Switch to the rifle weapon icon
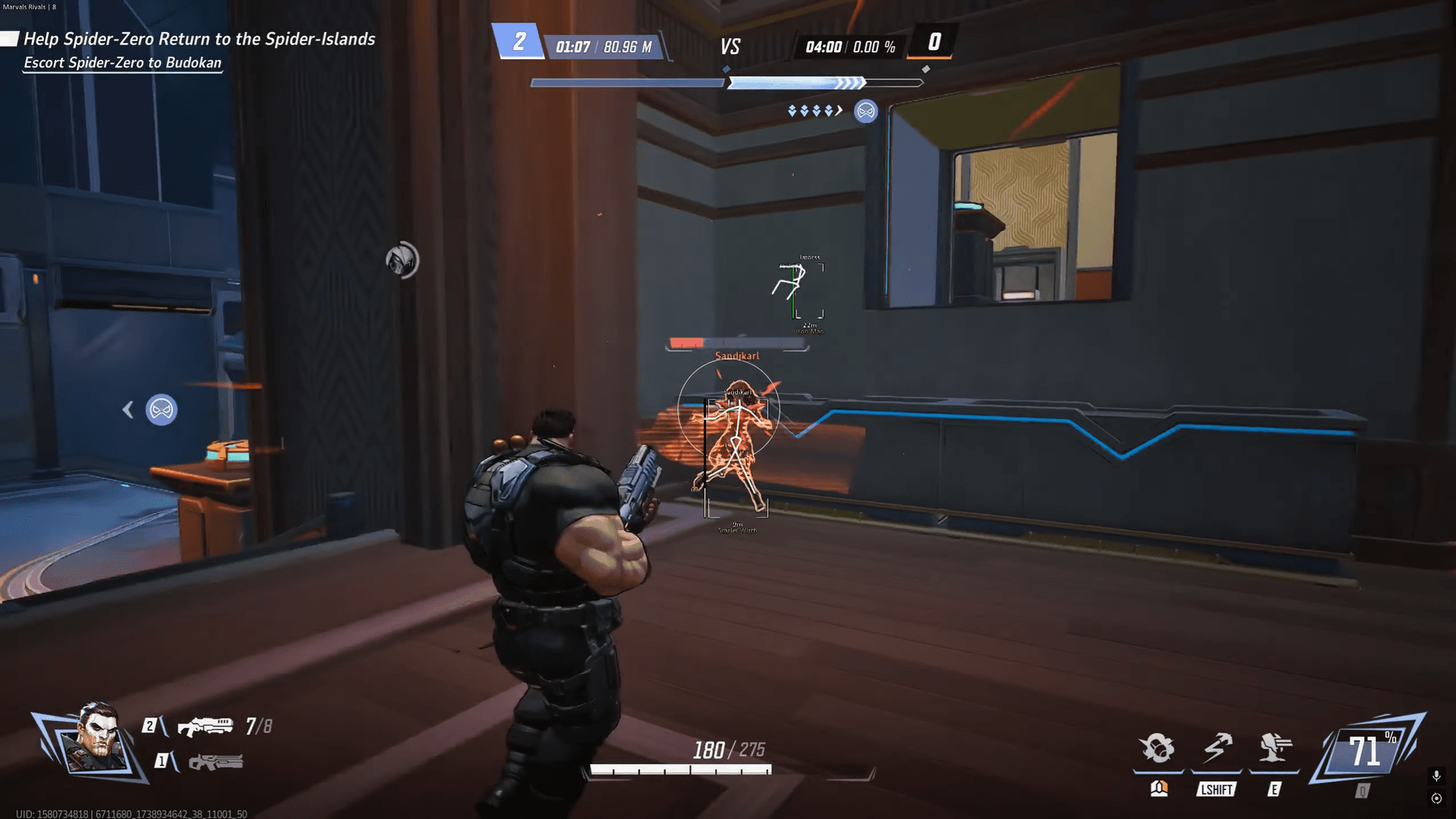The width and height of the screenshot is (1456, 819). (x=215, y=761)
